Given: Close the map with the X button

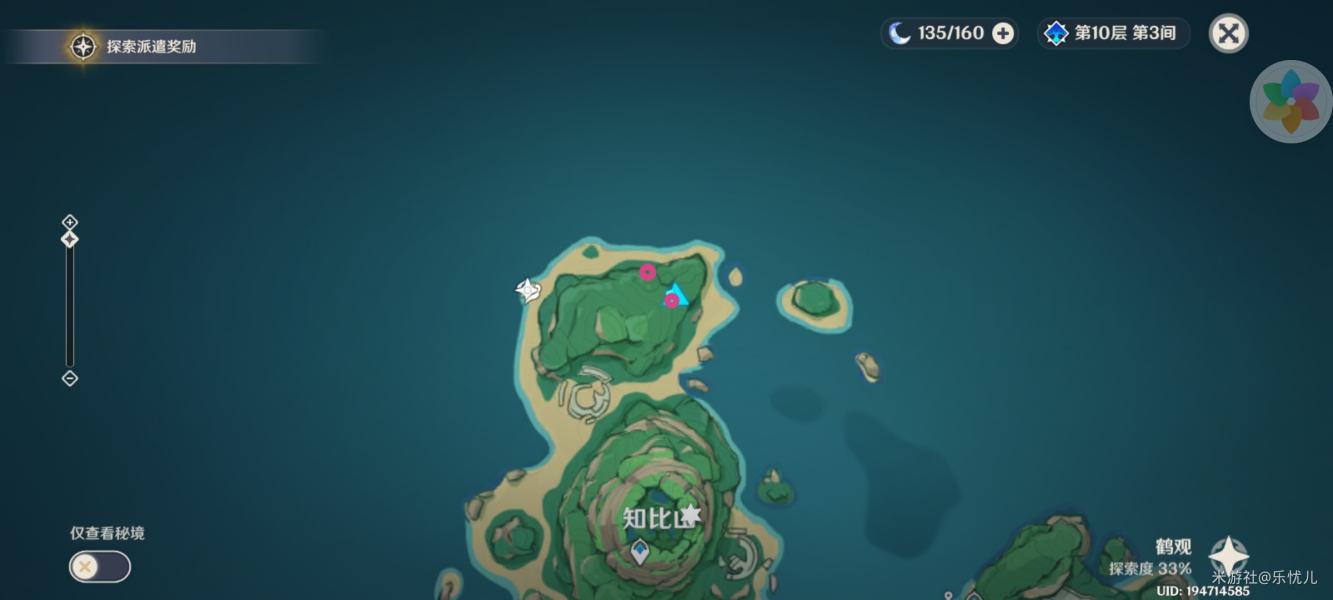Looking at the screenshot, I should [x=1228, y=34].
